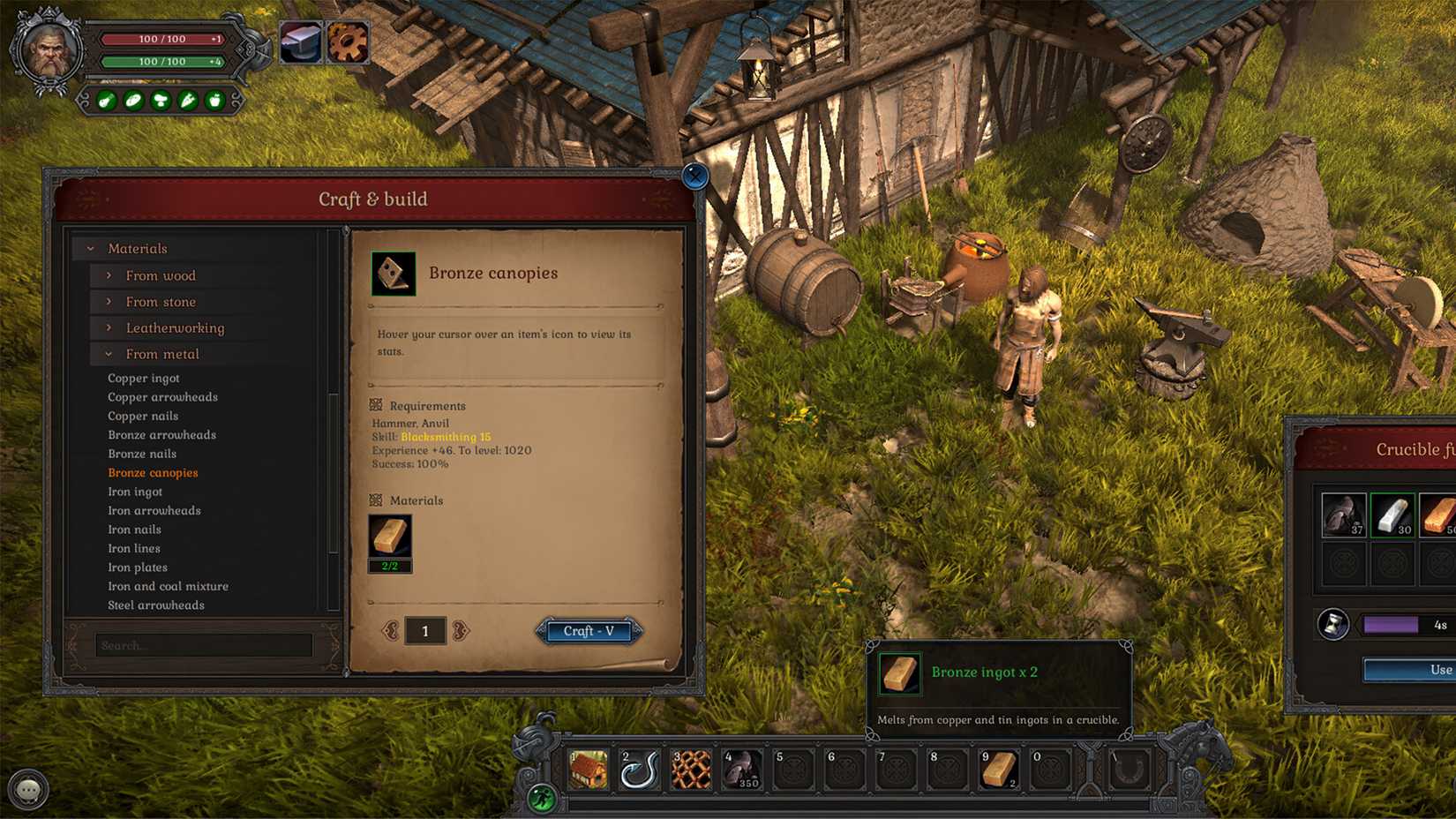Open the anvil crafting icon
Viewport: 1456px width, 819px height.
click(x=300, y=42)
